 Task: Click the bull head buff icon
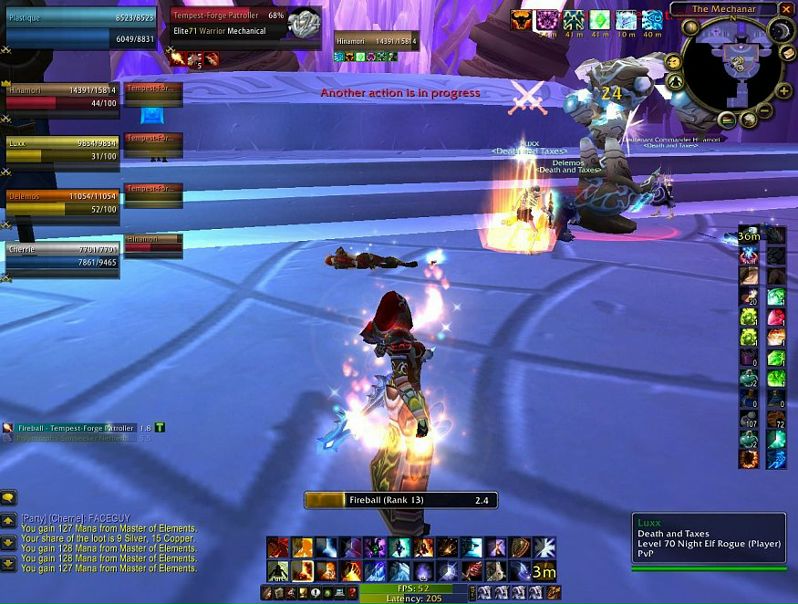click(x=521, y=20)
